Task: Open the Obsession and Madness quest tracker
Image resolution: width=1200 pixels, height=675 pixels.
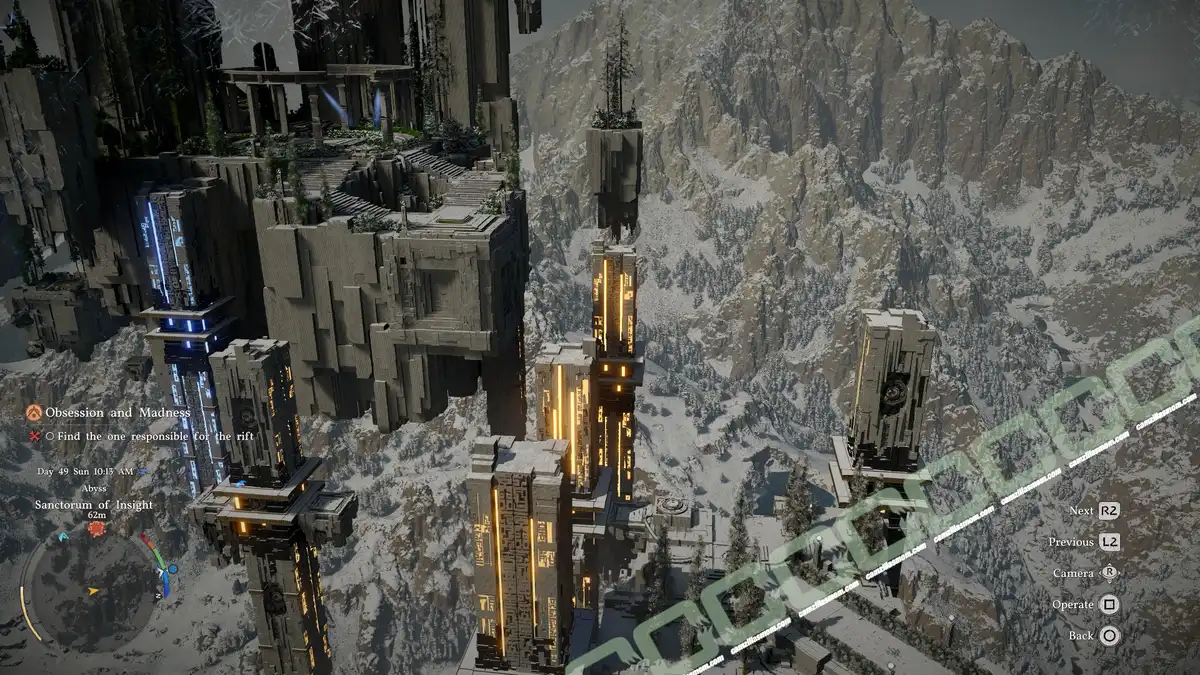Action: coord(104,413)
